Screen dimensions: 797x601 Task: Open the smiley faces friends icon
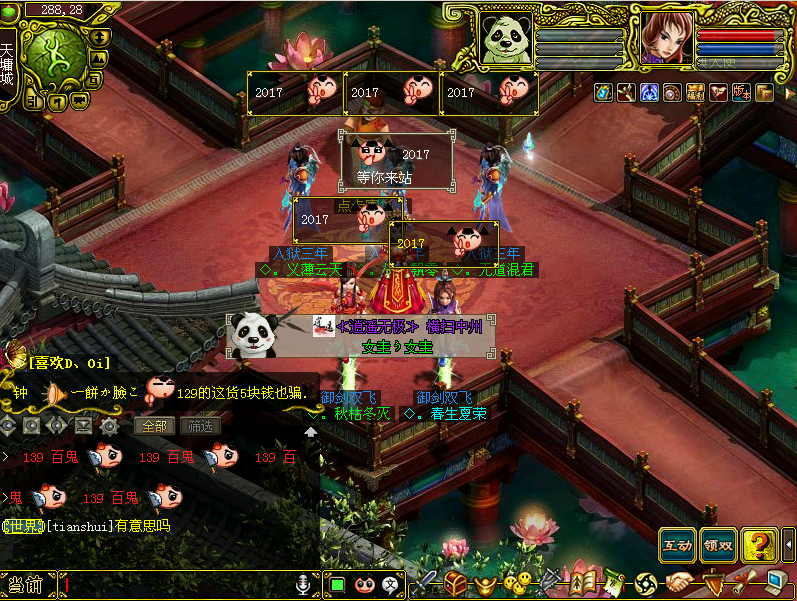pos(516,583)
